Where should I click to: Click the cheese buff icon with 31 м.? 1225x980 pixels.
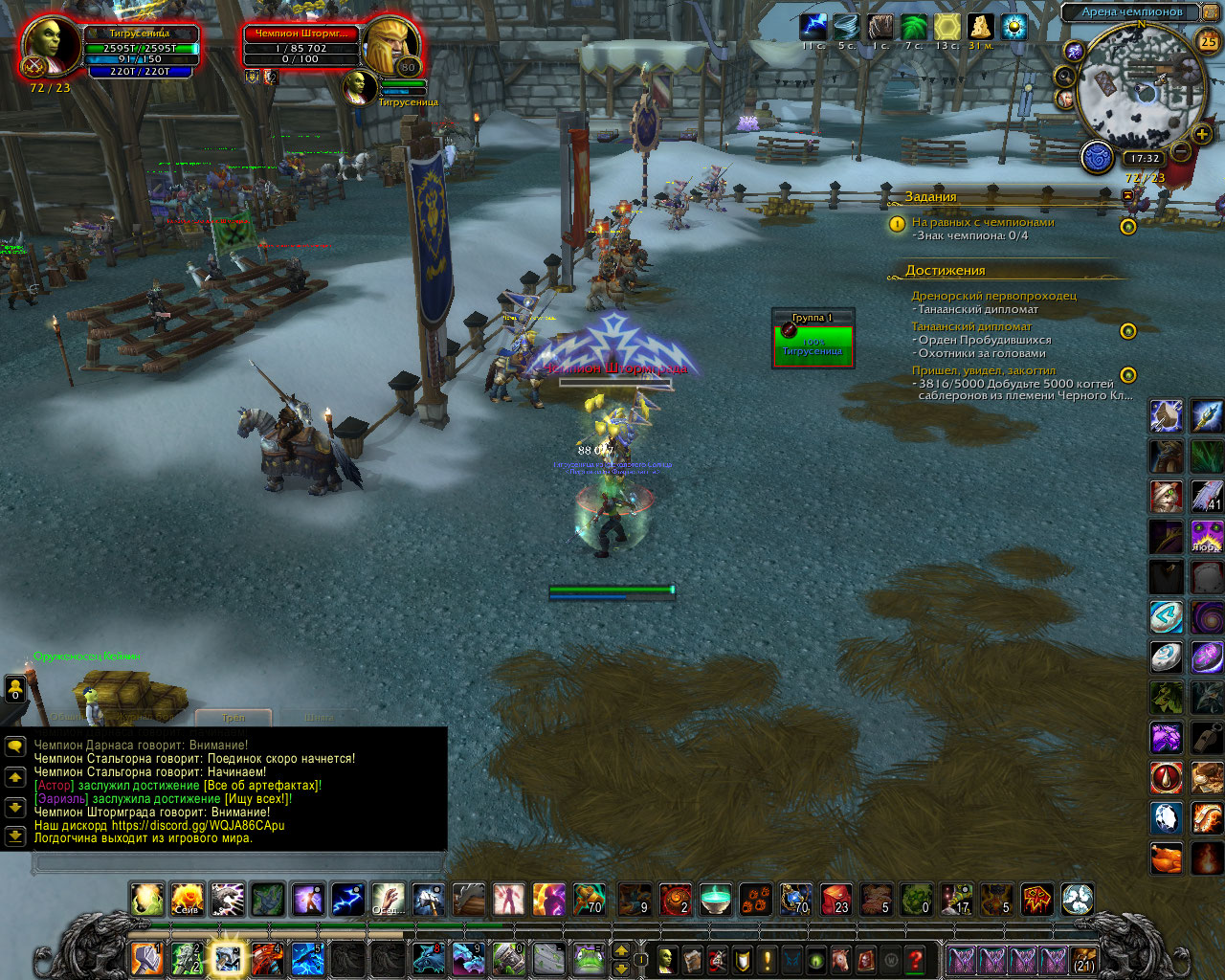979,27
